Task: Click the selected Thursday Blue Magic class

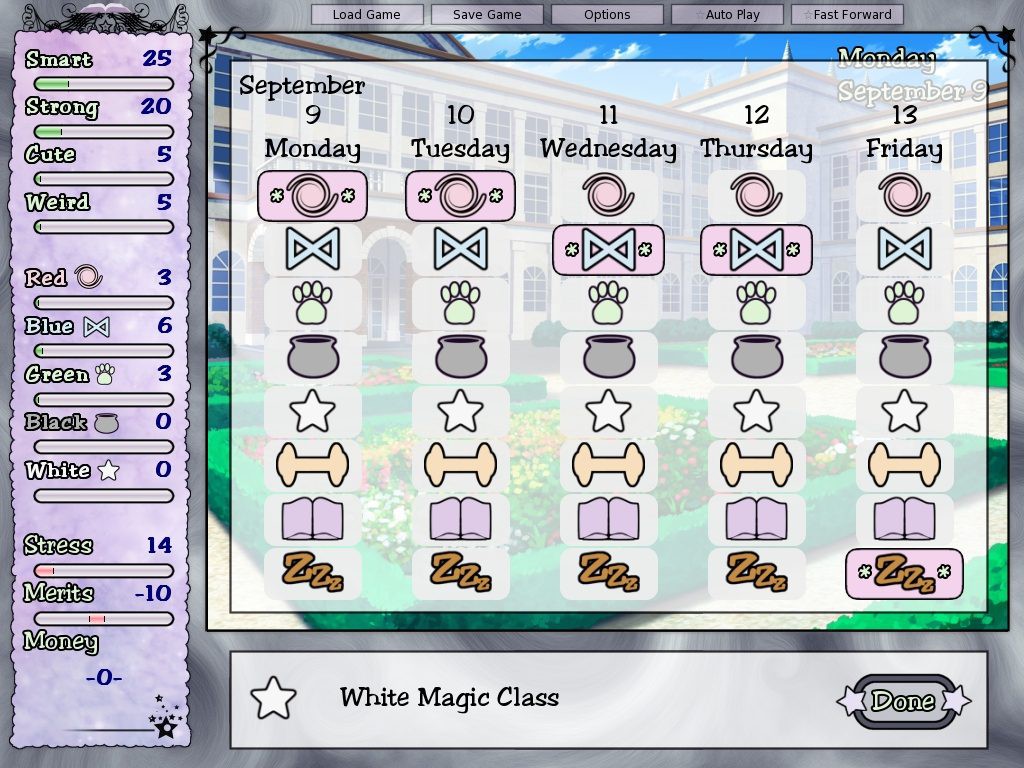Action: click(x=756, y=249)
